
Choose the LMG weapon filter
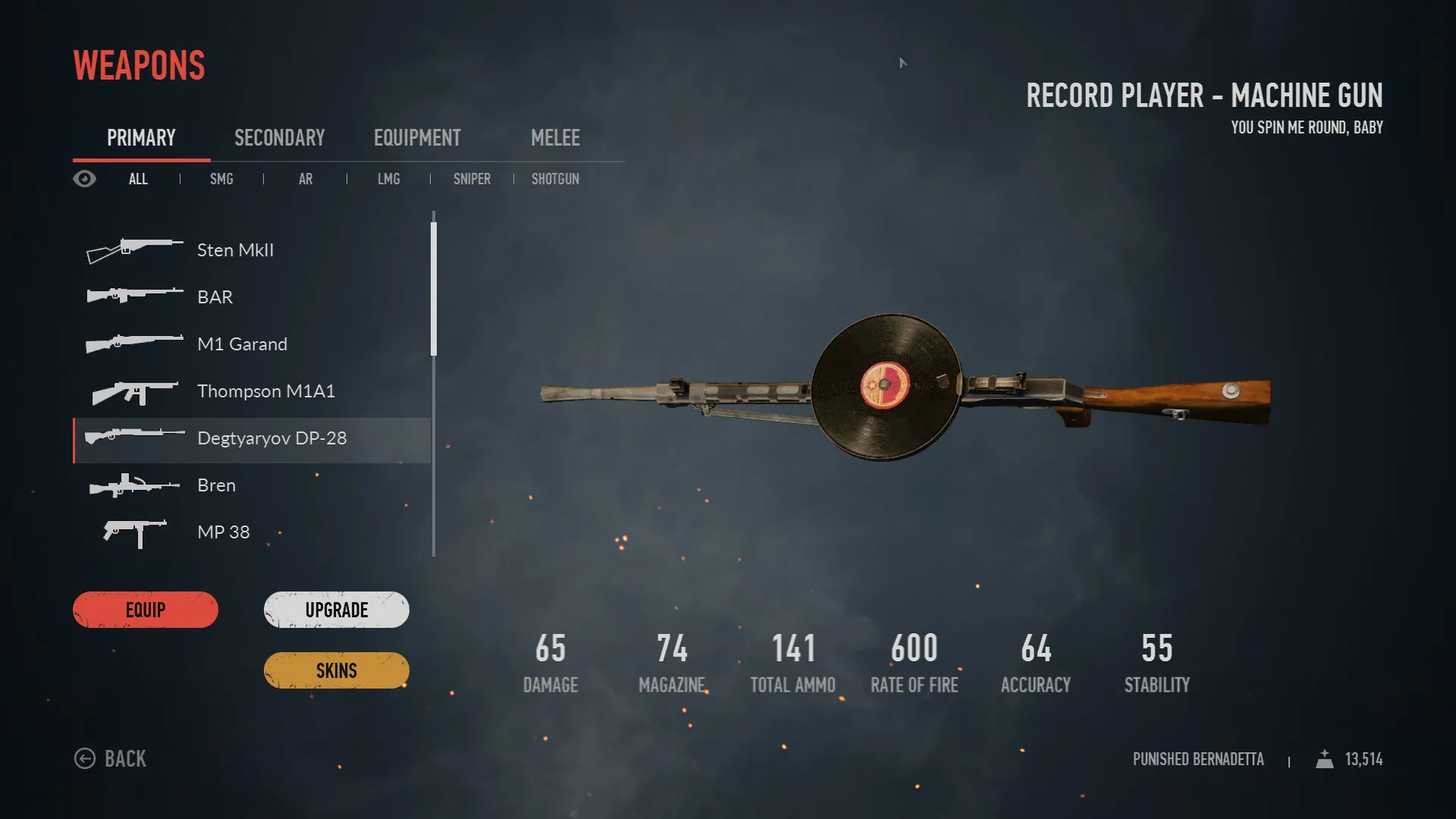[x=388, y=179]
